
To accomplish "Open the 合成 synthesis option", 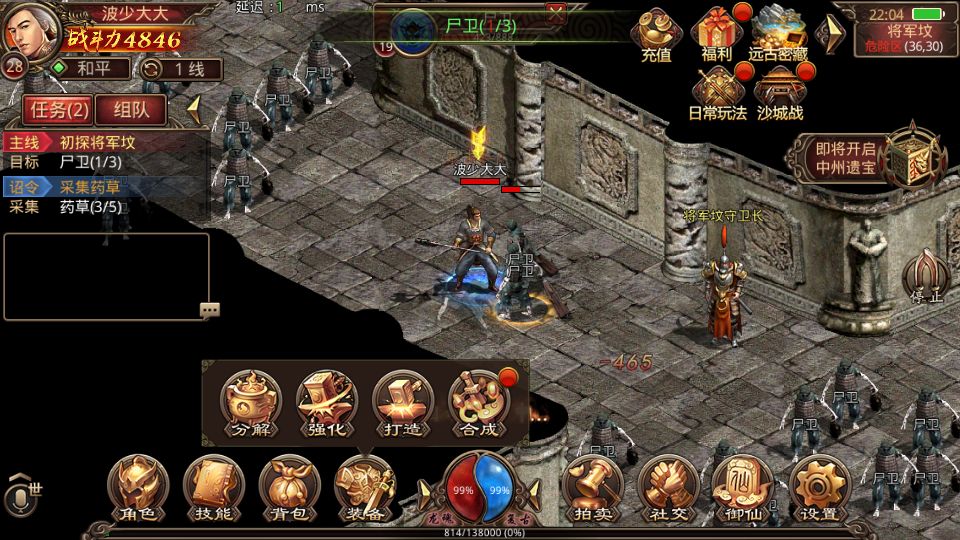I will click(x=478, y=403).
